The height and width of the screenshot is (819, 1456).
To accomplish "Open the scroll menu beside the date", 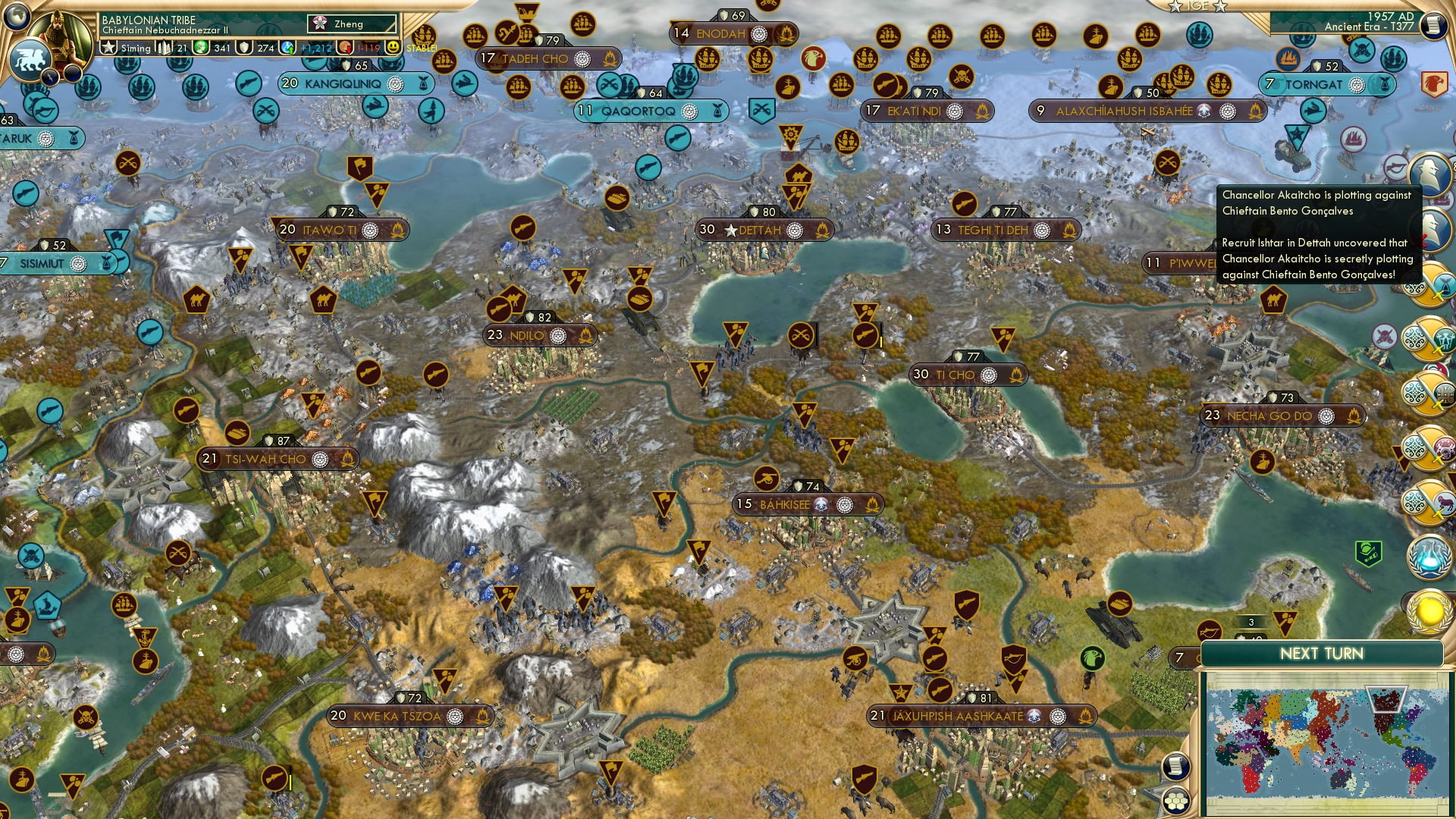I will [x=1433, y=24].
